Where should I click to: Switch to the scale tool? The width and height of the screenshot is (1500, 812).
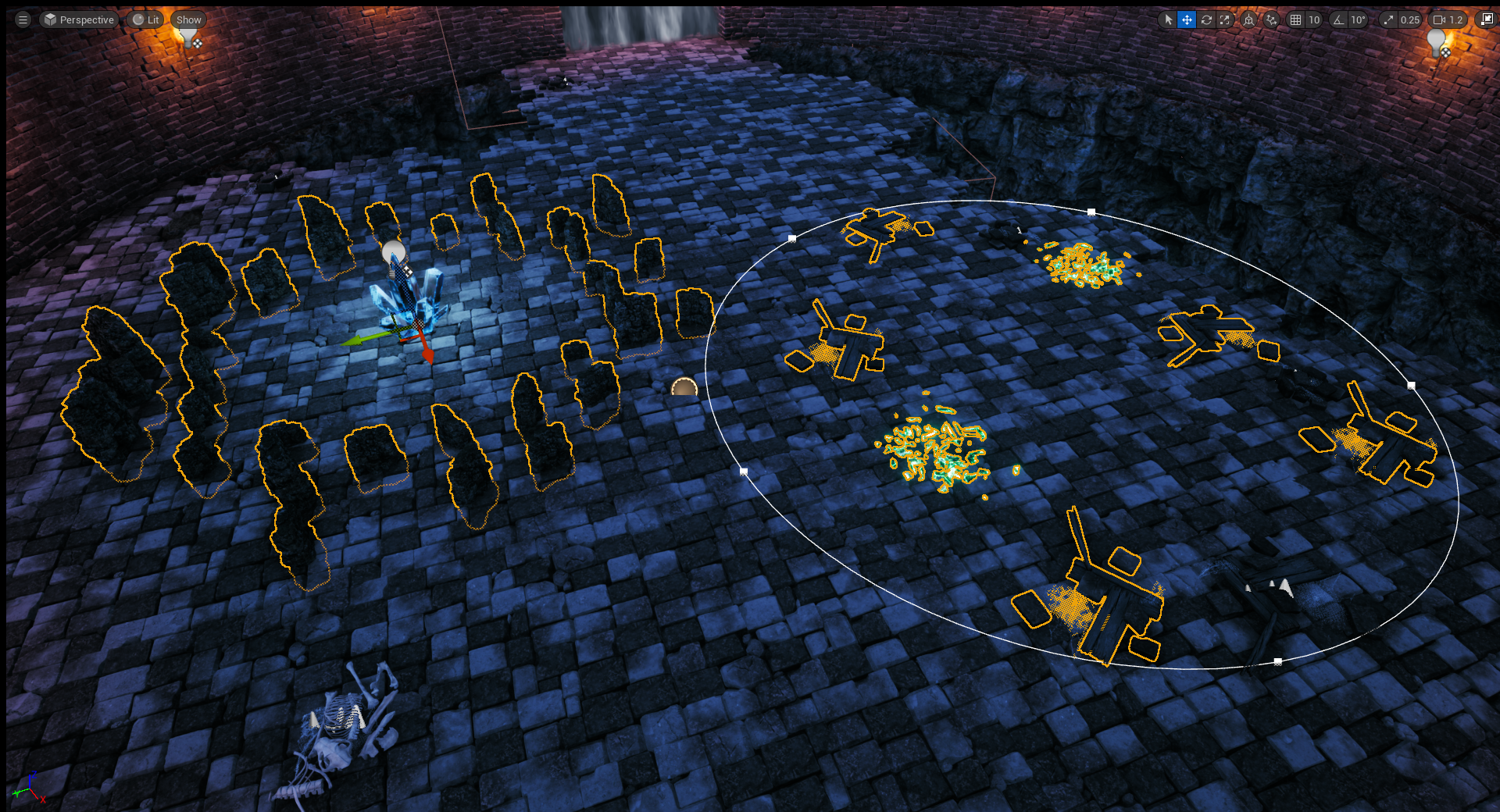tap(1225, 20)
